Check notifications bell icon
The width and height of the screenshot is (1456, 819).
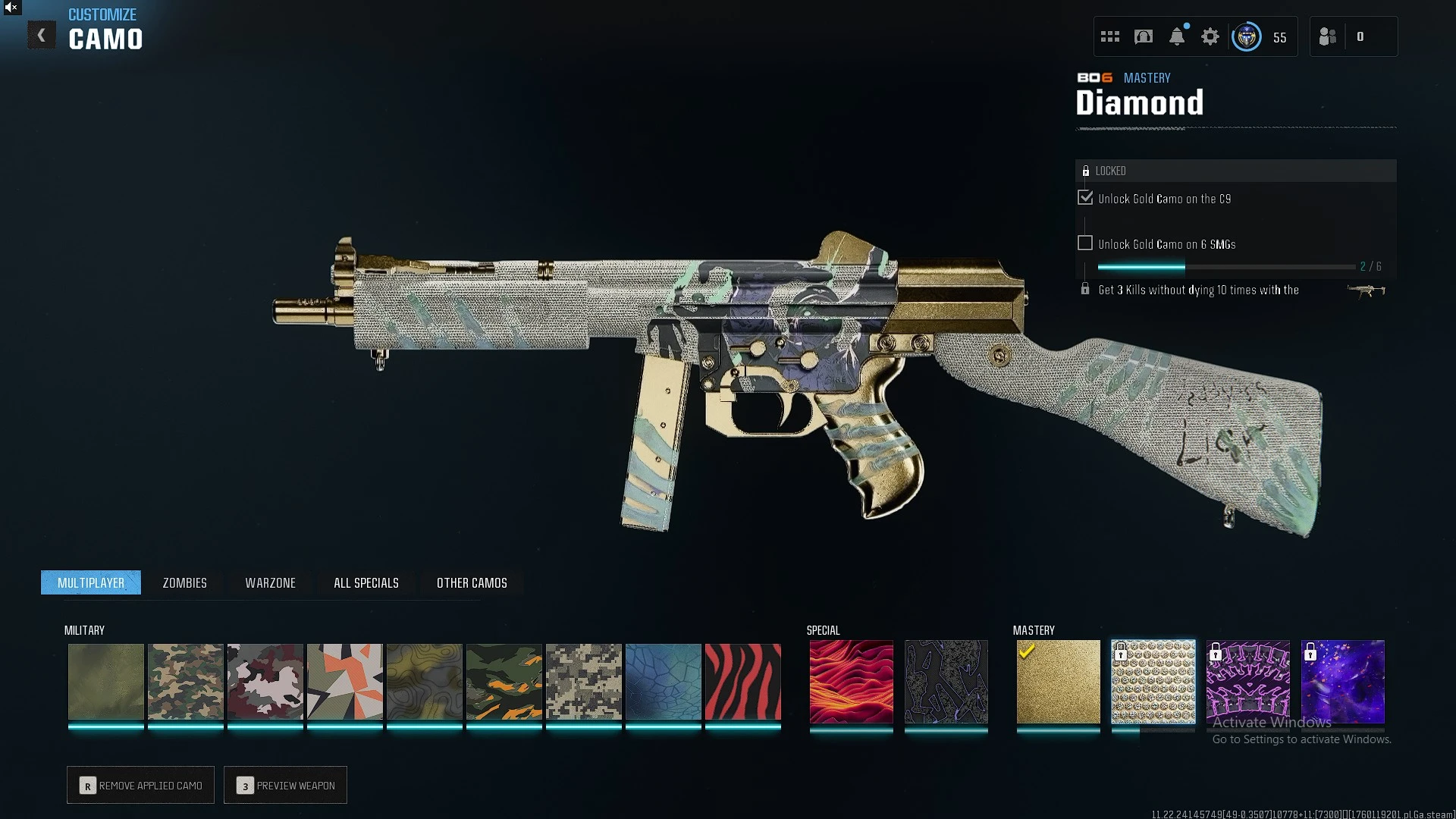tap(1176, 36)
